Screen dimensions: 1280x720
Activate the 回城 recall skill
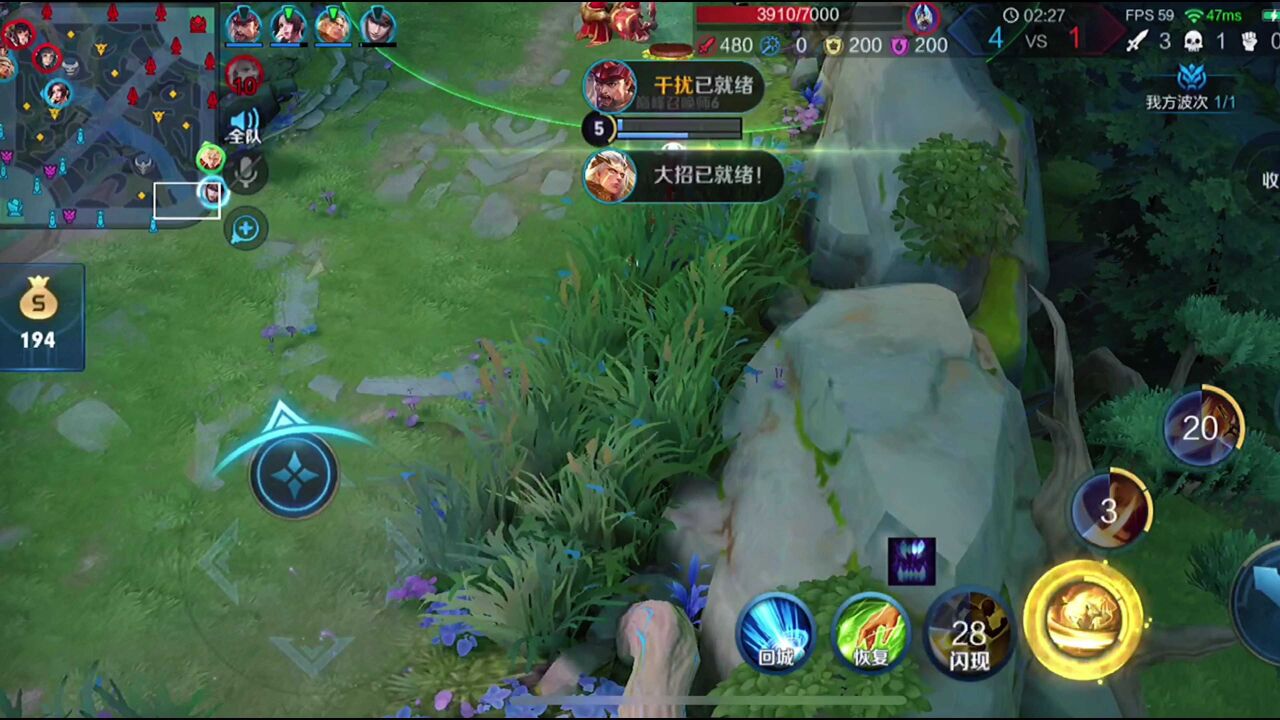776,633
